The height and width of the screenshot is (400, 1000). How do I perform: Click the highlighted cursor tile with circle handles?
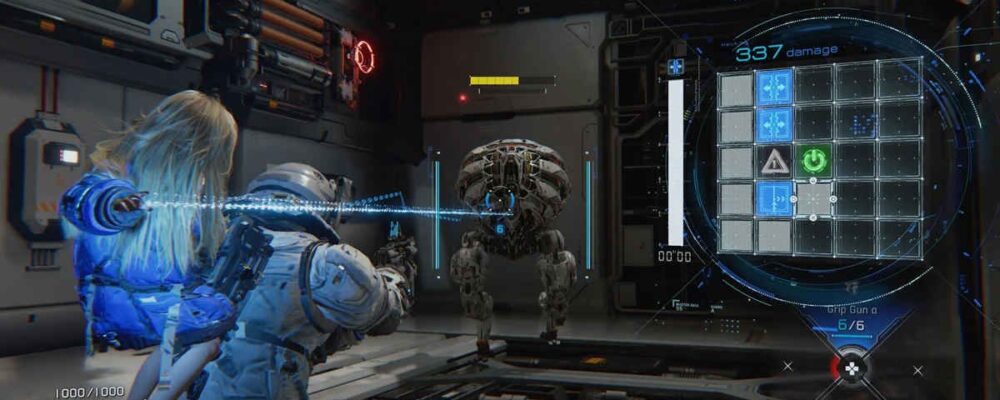(x=813, y=199)
